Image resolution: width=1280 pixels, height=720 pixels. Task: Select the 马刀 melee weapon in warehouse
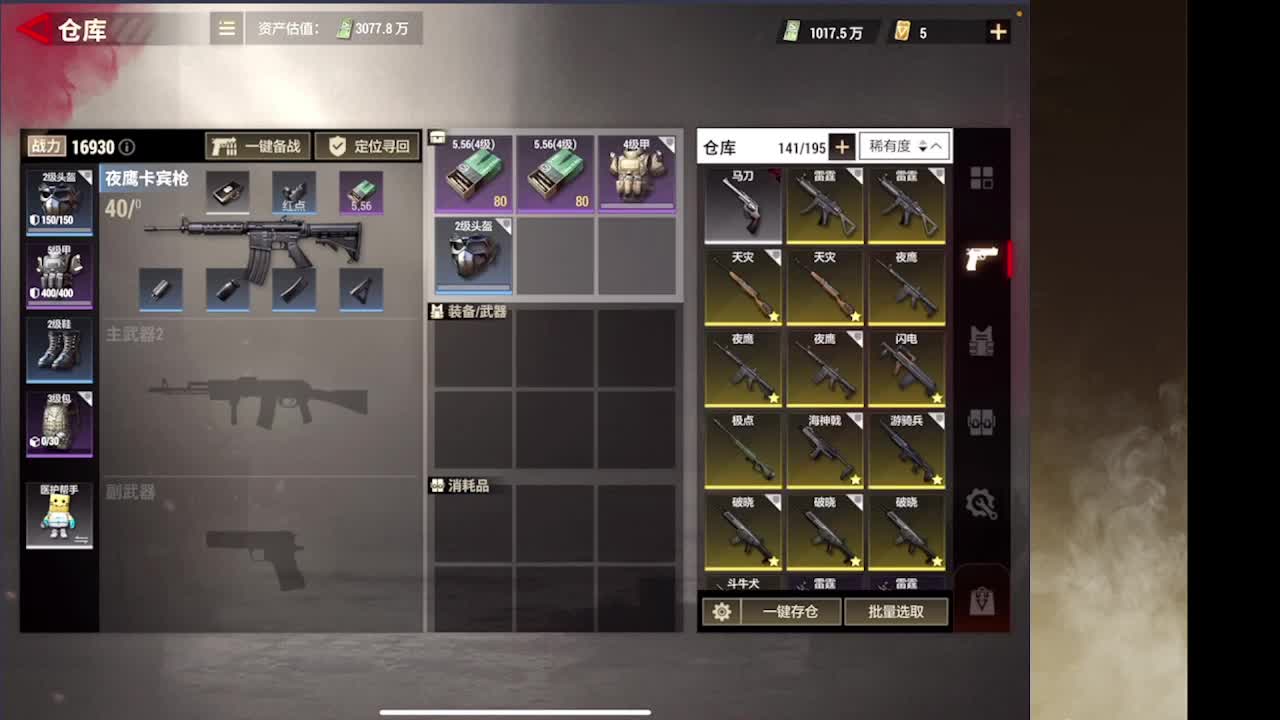[x=743, y=205]
